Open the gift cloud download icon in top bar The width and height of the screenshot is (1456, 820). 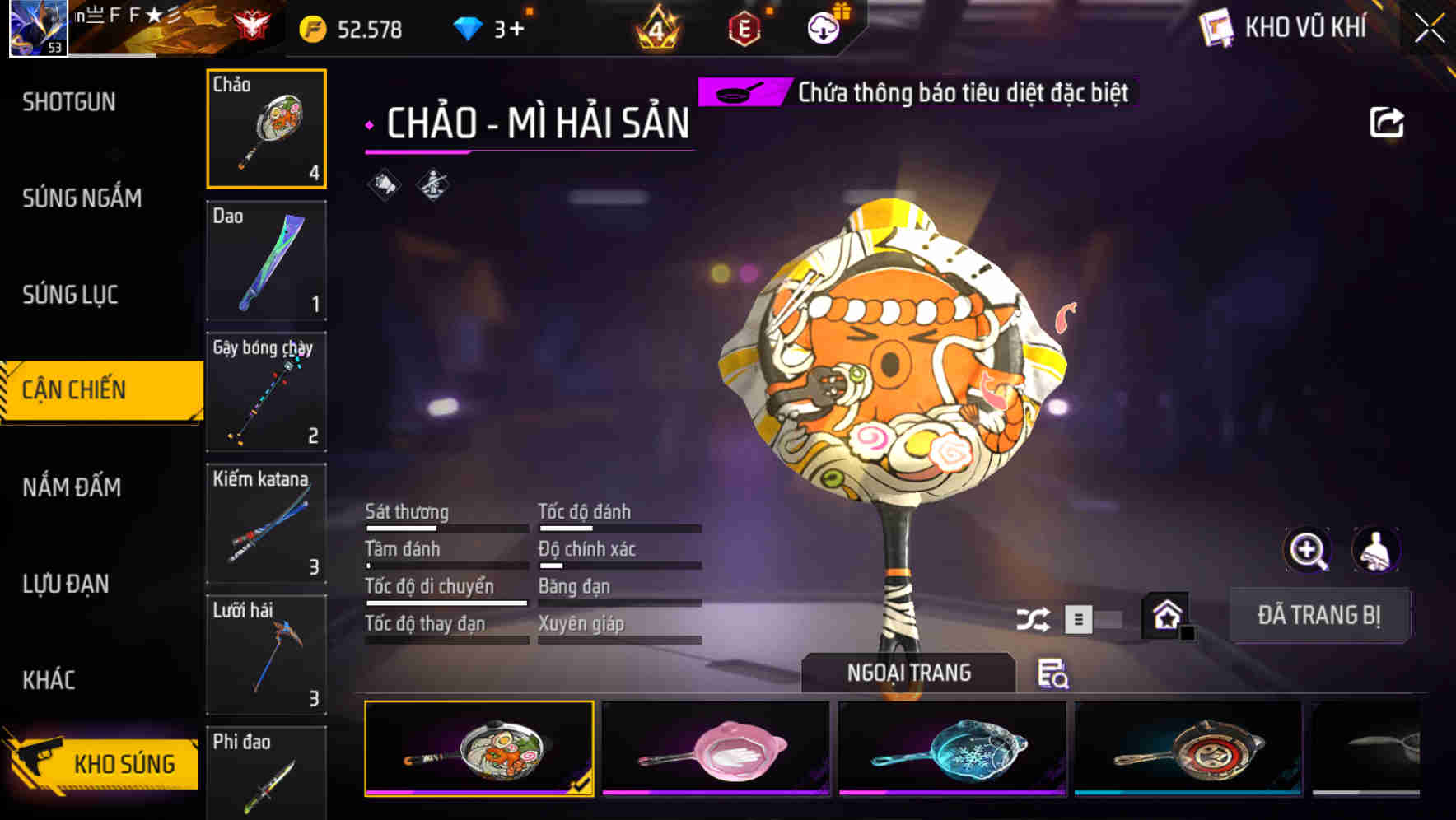click(x=822, y=27)
